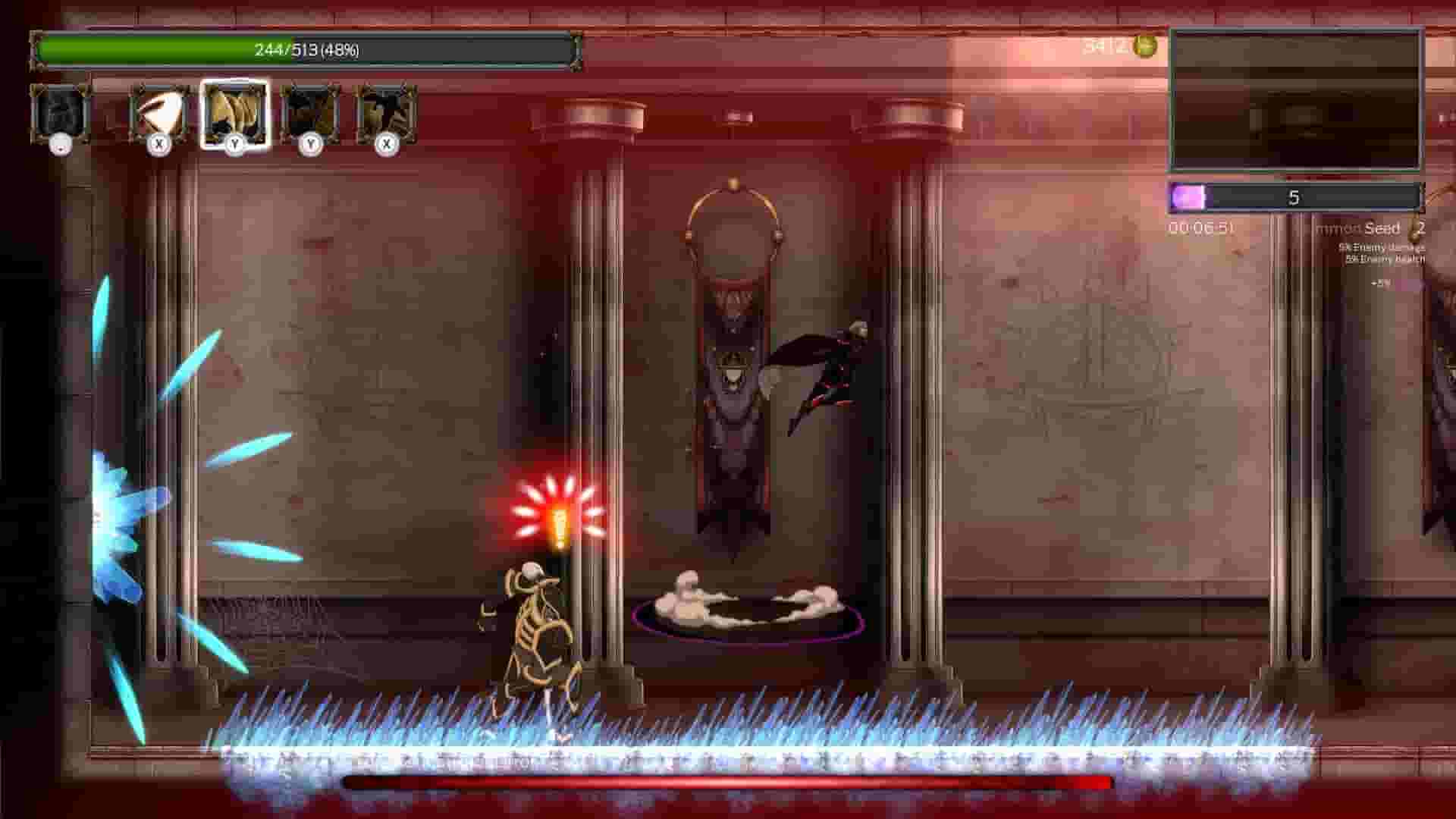This screenshot has height=819, width=1456.
Task: Click the 00:06:51 run timer display
Action: click(1202, 225)
